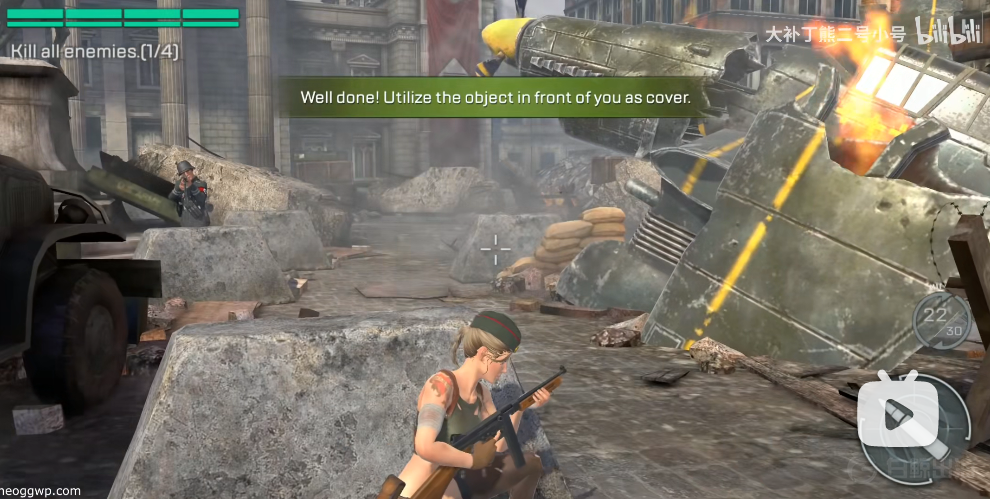The width and height of the screenshot is (990, 499).
Task: Select the Kill all enemies objective tracker
Action: [x=95, y=51]
